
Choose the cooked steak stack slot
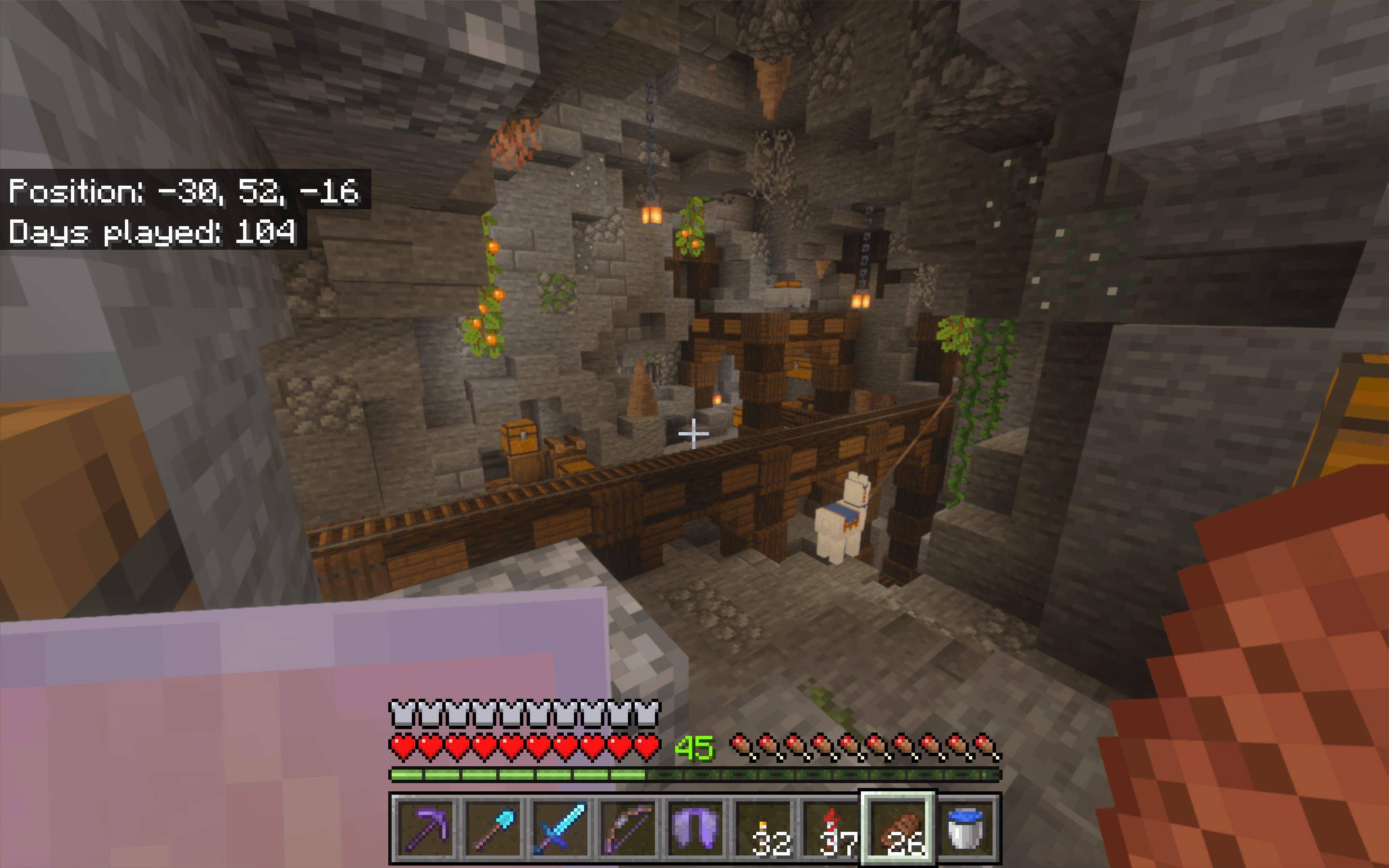898,829
